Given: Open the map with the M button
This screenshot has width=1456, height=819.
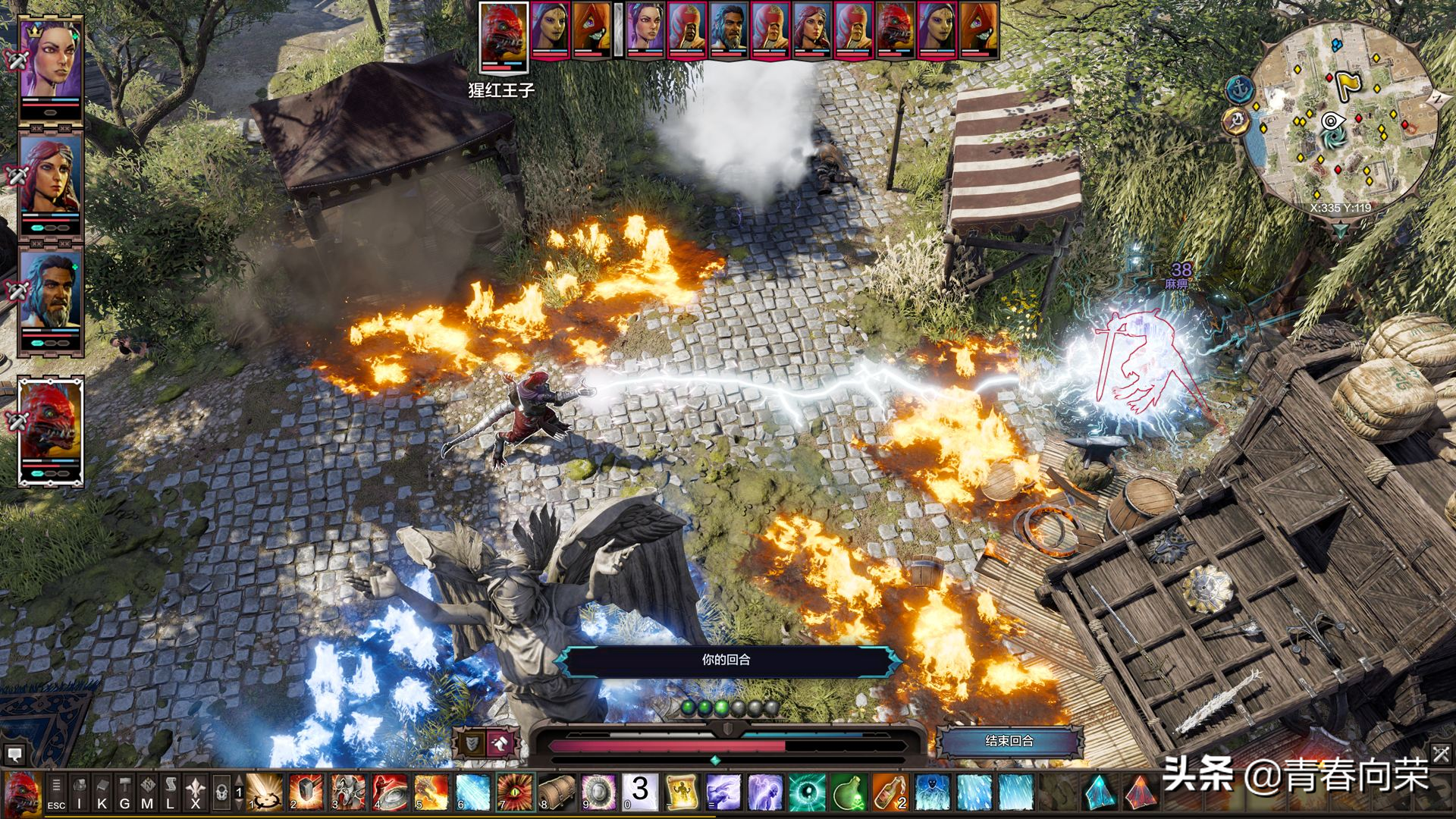Looking at the screenshot, I should tap(147, 793).
